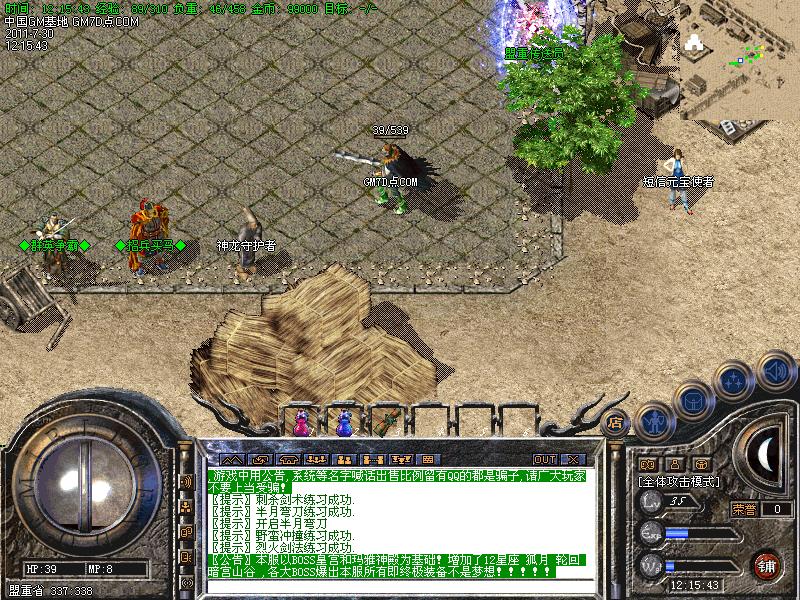Click the OUT button above chat
Image resolution: width=800 pixels, height=600 pixels.
(x=545, y=459)
